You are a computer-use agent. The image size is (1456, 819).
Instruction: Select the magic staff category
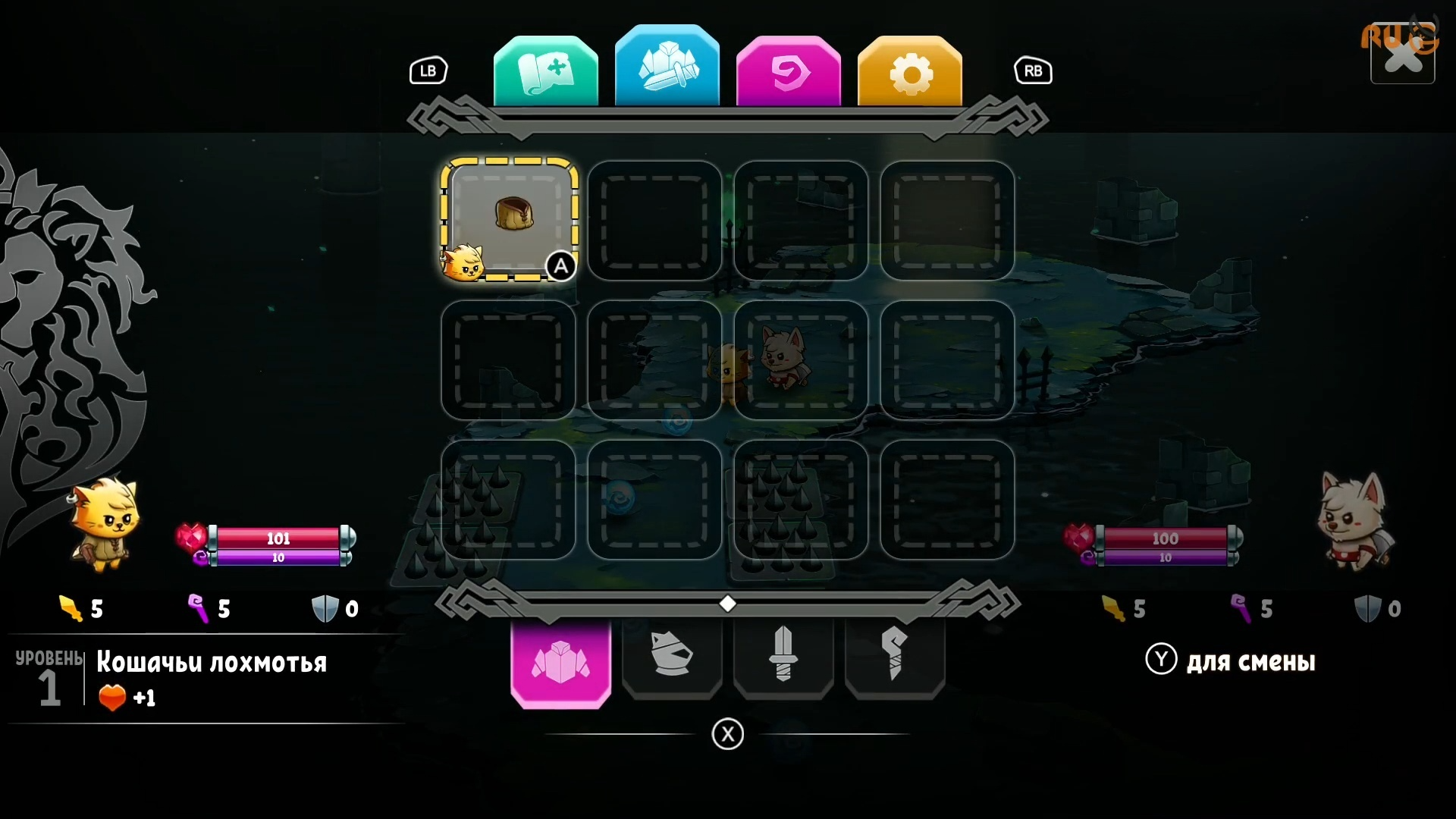[895, 655]
